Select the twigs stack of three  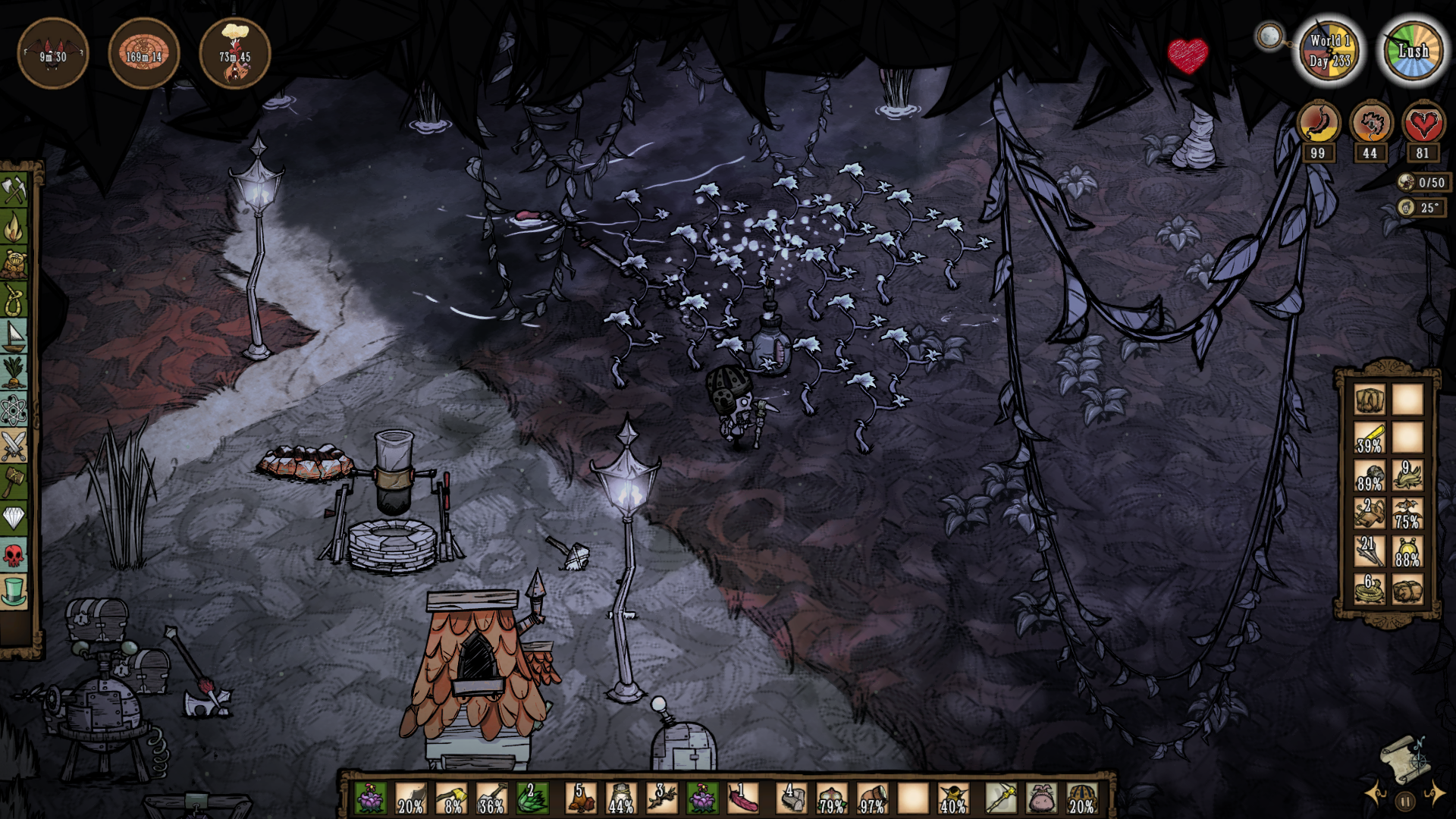pyautogui.click(x=661, y=798)
